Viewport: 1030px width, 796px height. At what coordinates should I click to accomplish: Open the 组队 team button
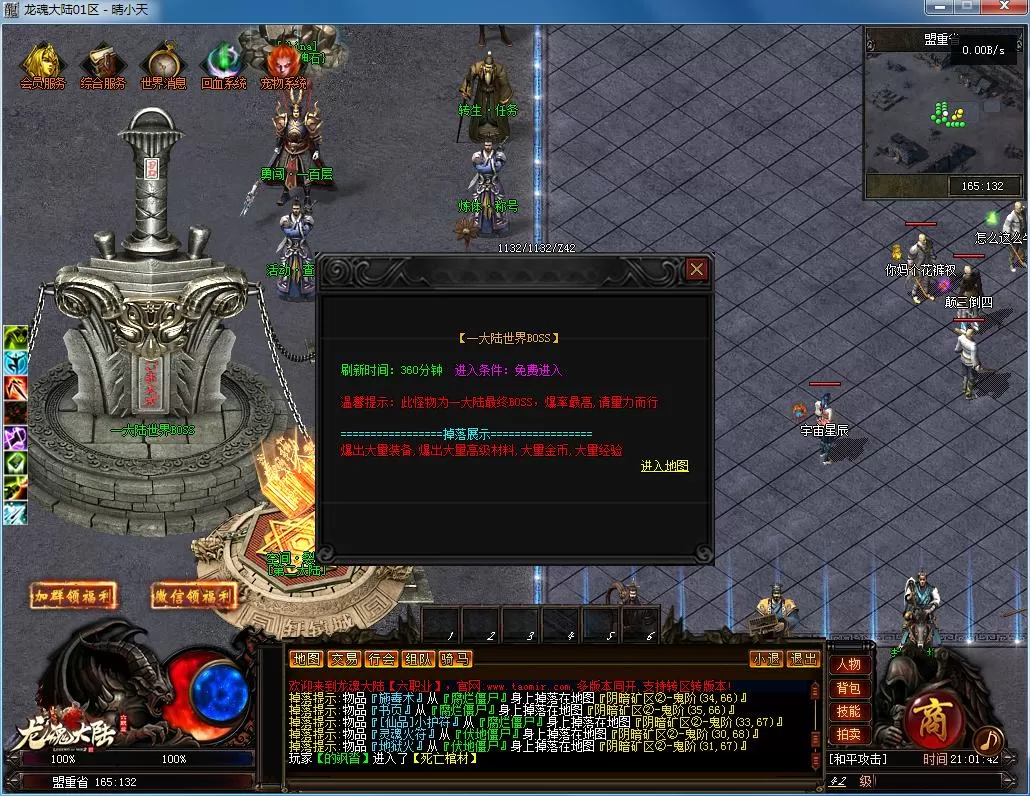click(x=417, y=659)
